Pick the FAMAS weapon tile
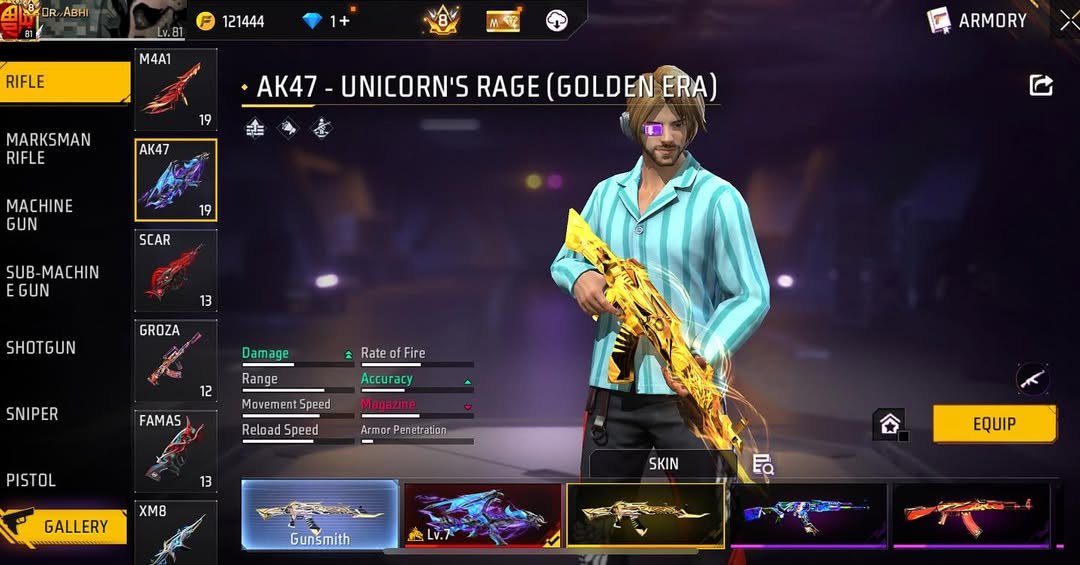1080x565 pixels. pyautogui.click(x=176, y=451)
